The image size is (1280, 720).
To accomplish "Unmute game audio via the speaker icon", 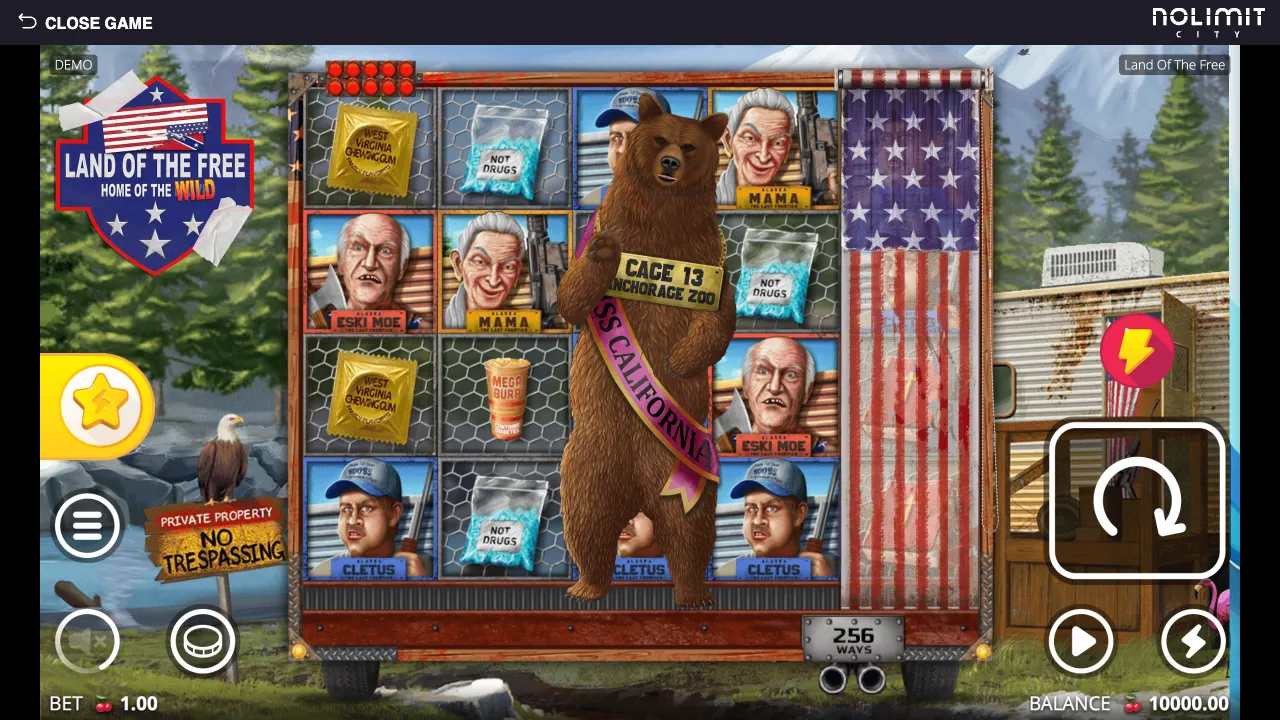I will [x=88, y=642].
